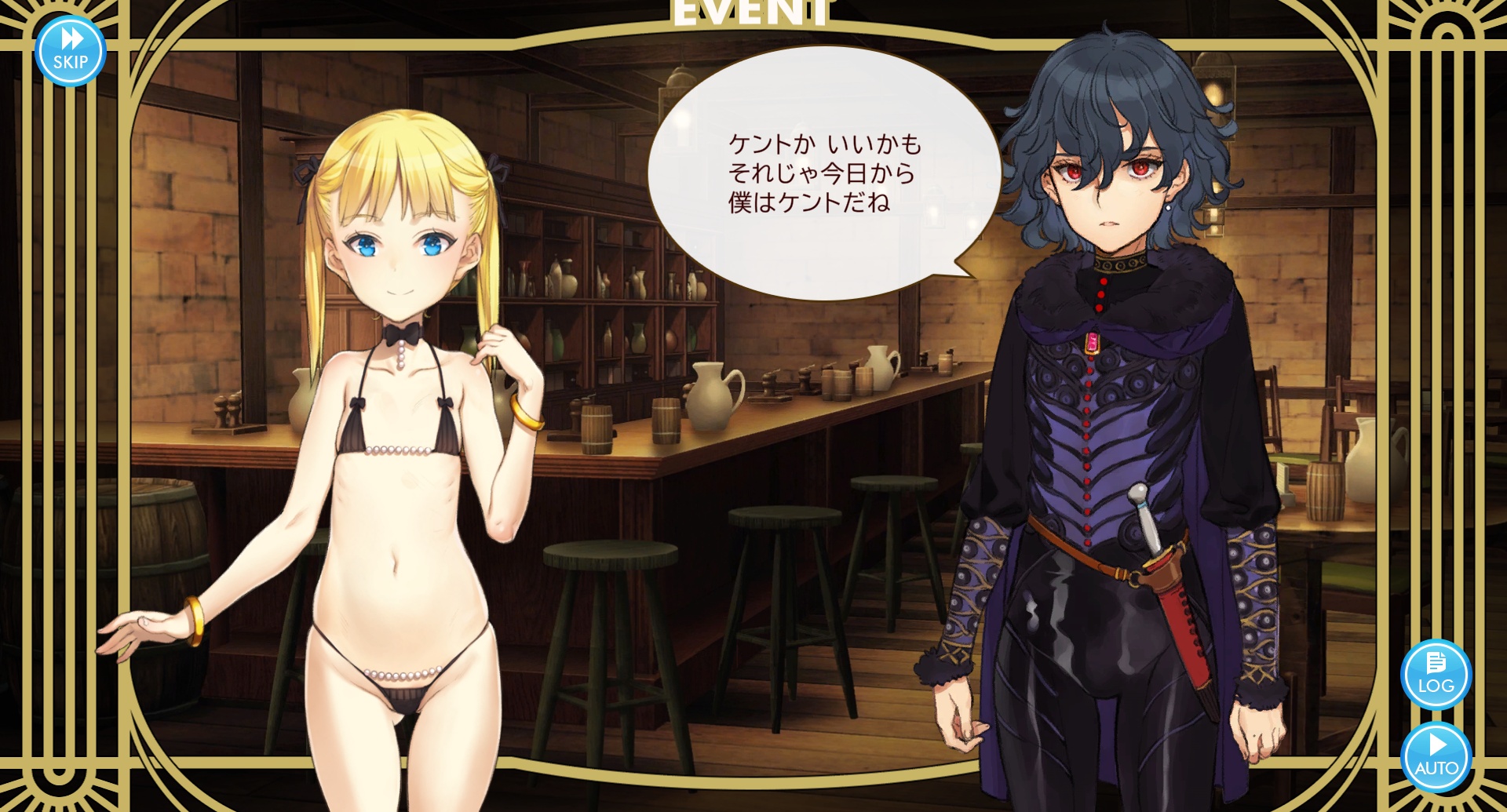Viewport: 1507px width, 812px height.
Task: Open the dialogue LOG
Action: (x=1436, y=674)
